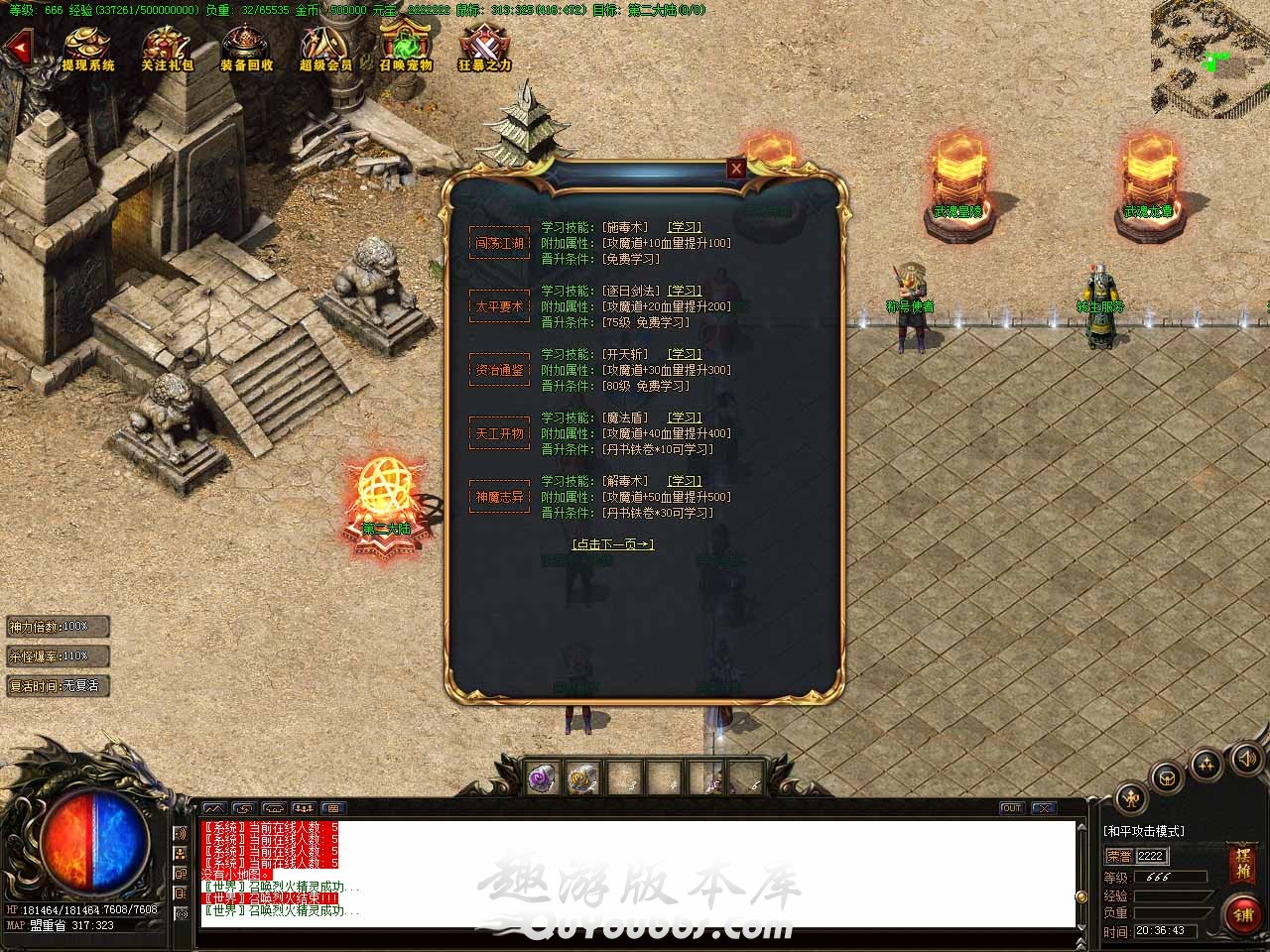Learn the 解毒术 skill
This screenshot has height=952, width=1270.
[x=684, y=482]
